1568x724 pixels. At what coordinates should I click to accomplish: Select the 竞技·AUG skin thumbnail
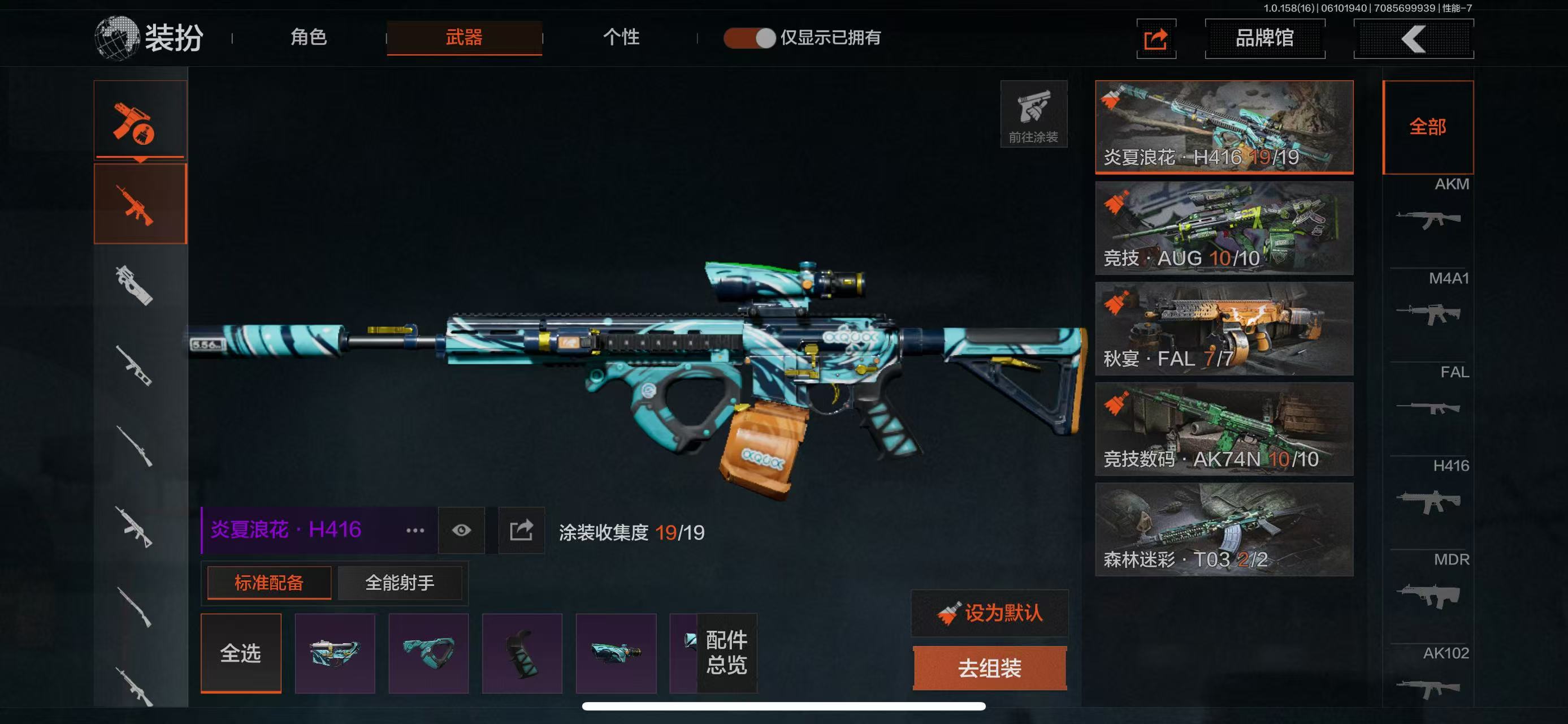point(1223,228)
